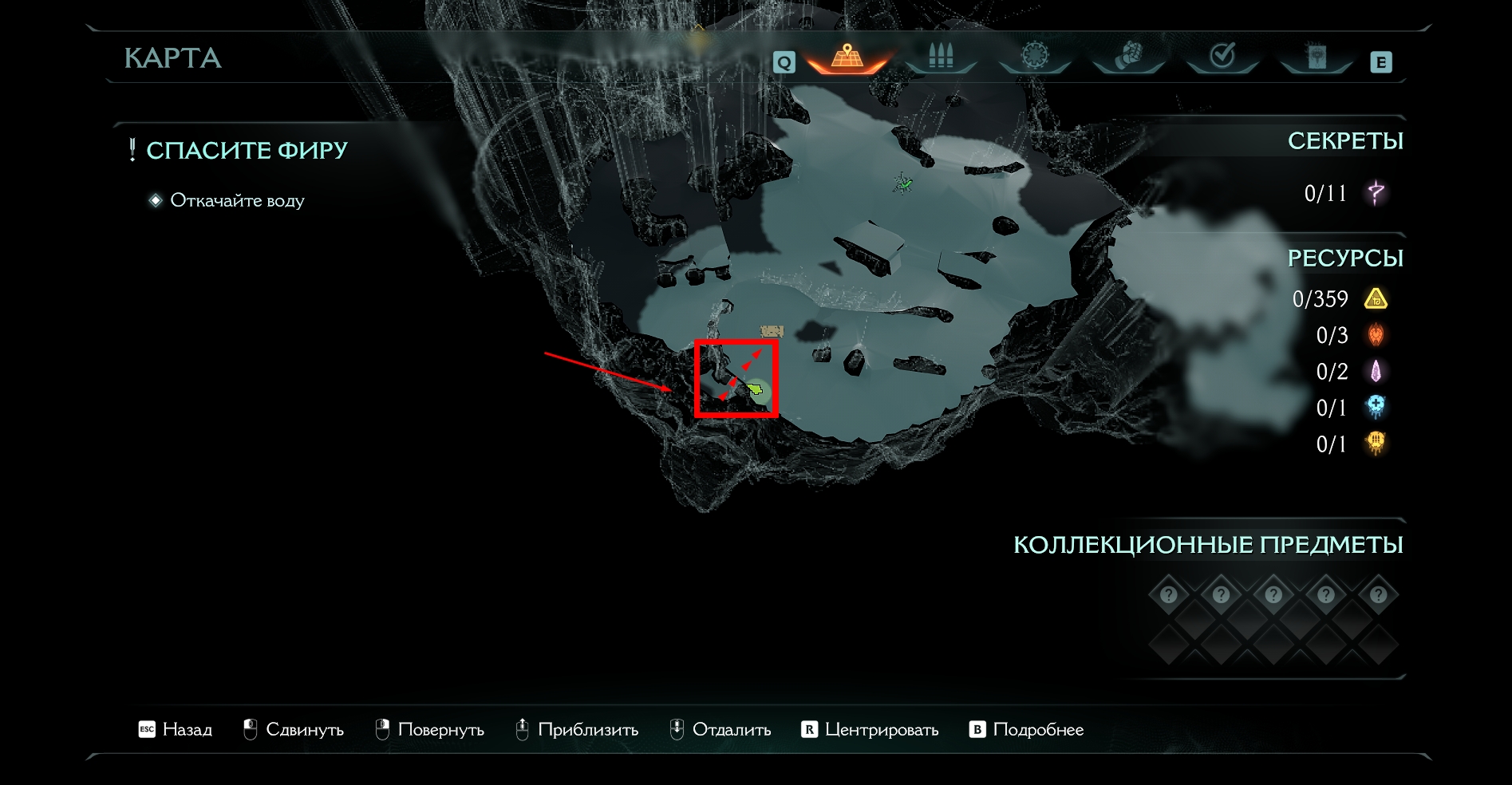Select the armored fist tab
Viewport: 1512px width, 785px height.
click(x=1128, y=57)
